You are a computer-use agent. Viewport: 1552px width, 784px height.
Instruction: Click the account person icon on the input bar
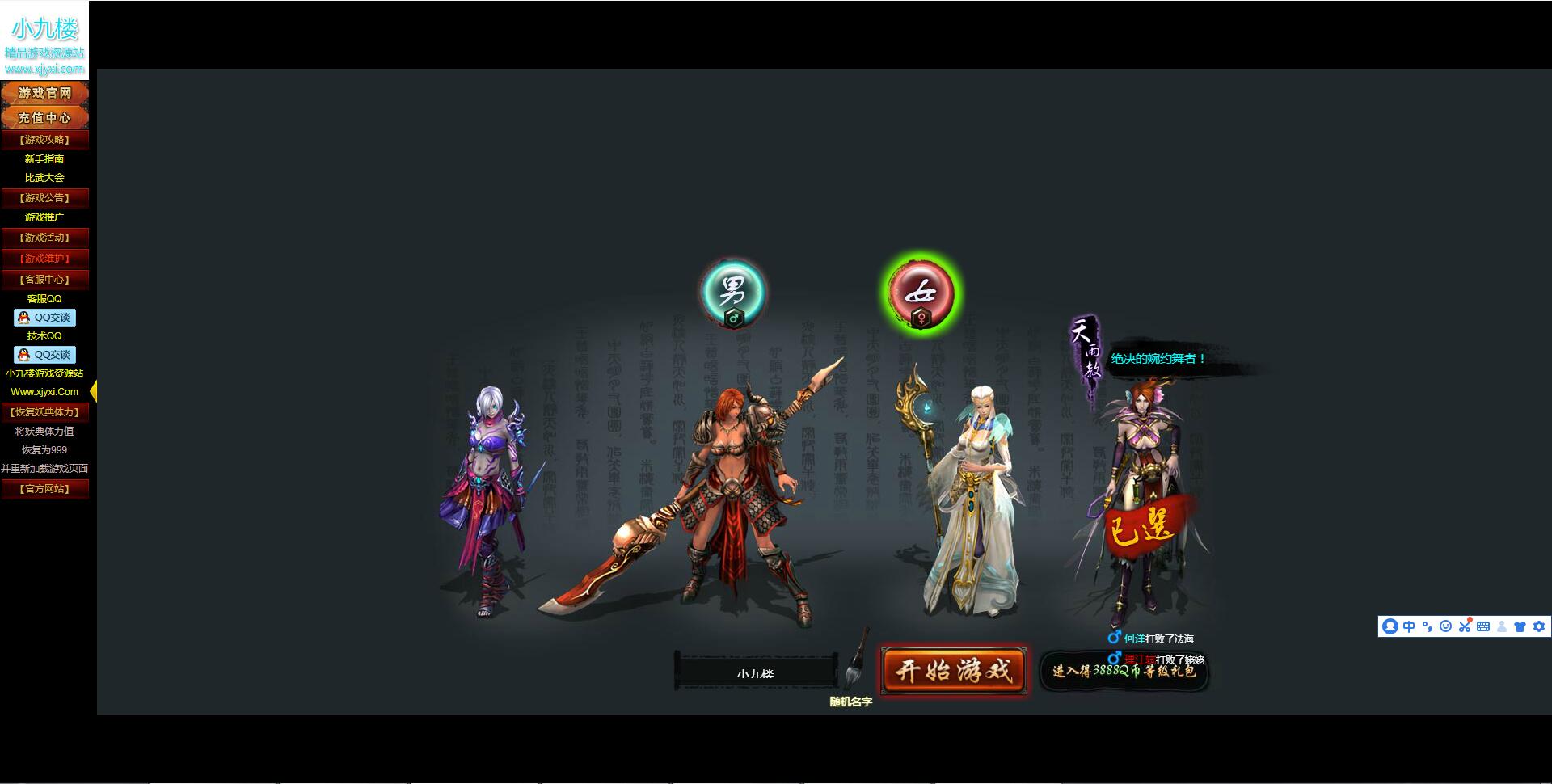(x=1502, y=626)
